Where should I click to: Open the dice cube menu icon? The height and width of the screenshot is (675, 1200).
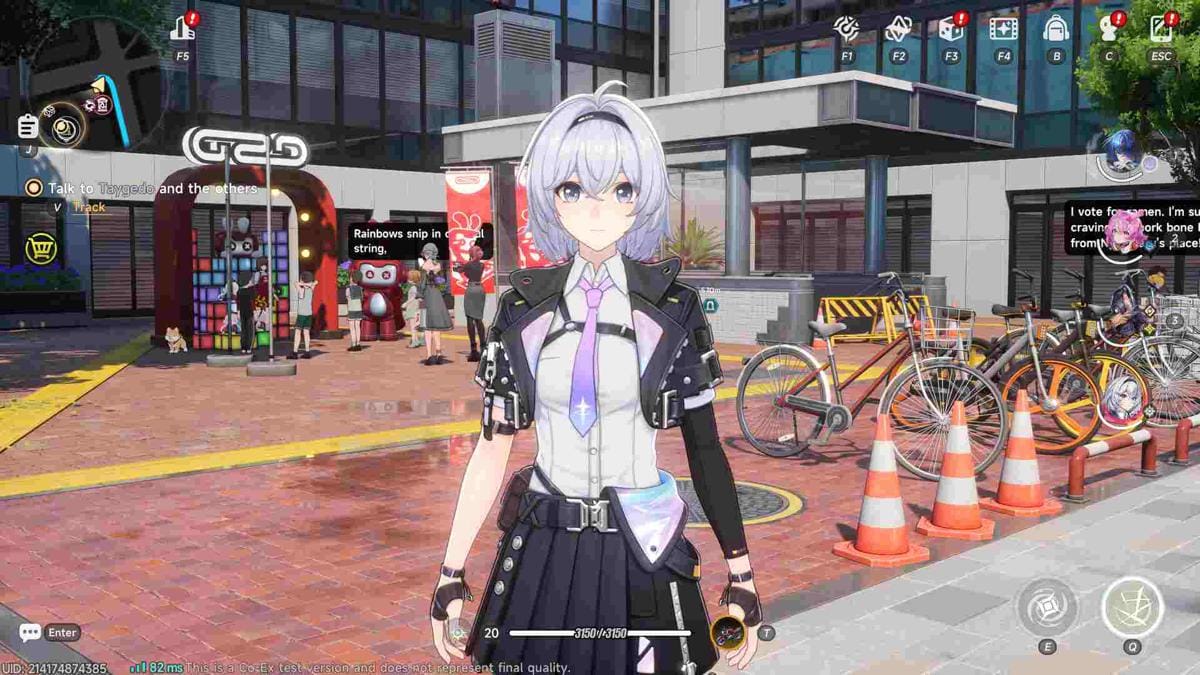pyautogui.click(x=951, y=29)
